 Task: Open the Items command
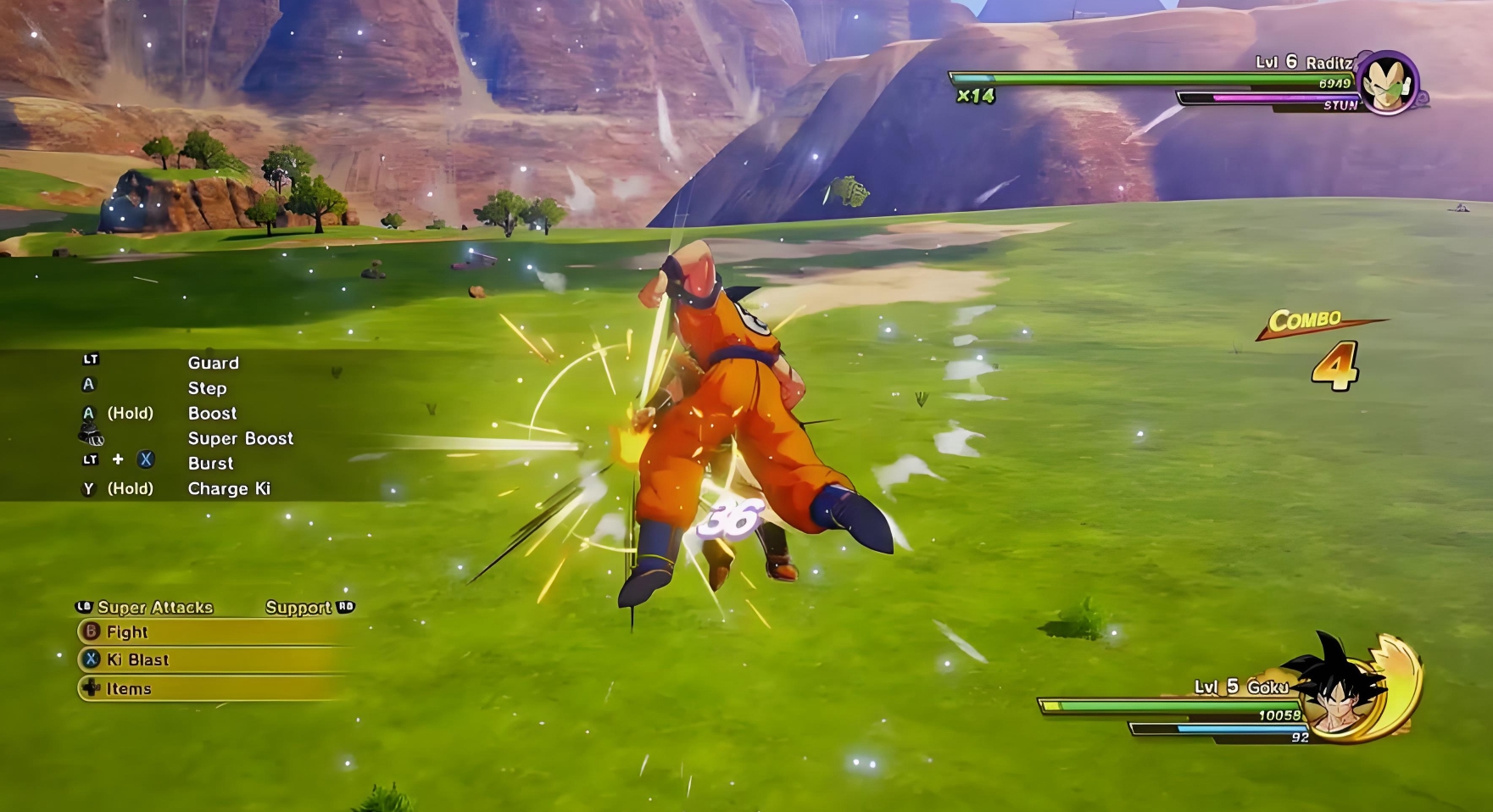click(128, 689)
